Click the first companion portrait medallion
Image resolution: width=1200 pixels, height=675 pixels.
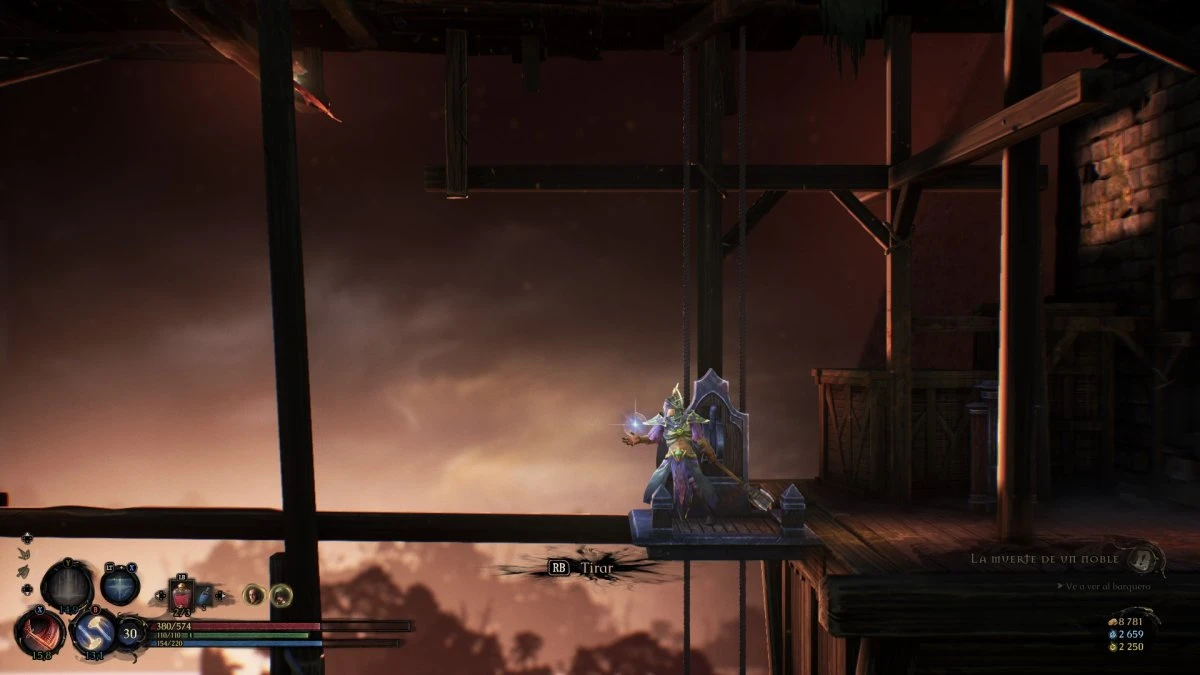click(x=255, y=595)
